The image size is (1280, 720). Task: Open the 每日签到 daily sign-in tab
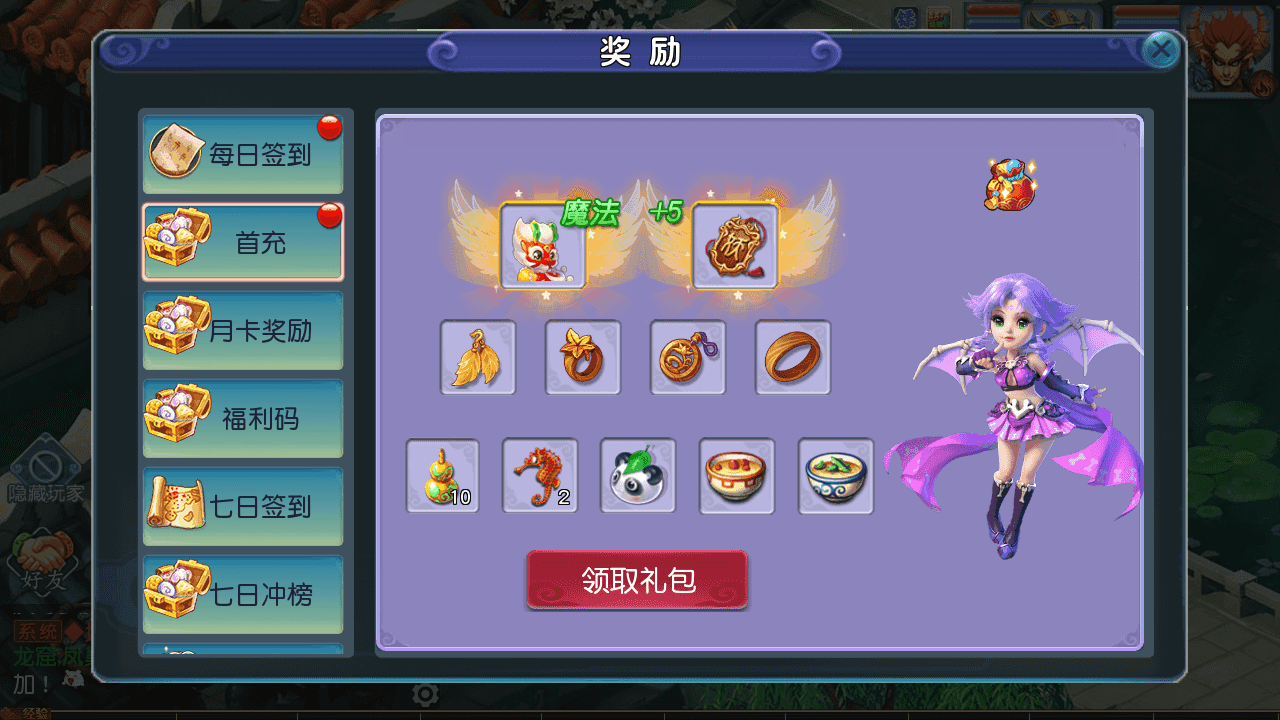243,150
